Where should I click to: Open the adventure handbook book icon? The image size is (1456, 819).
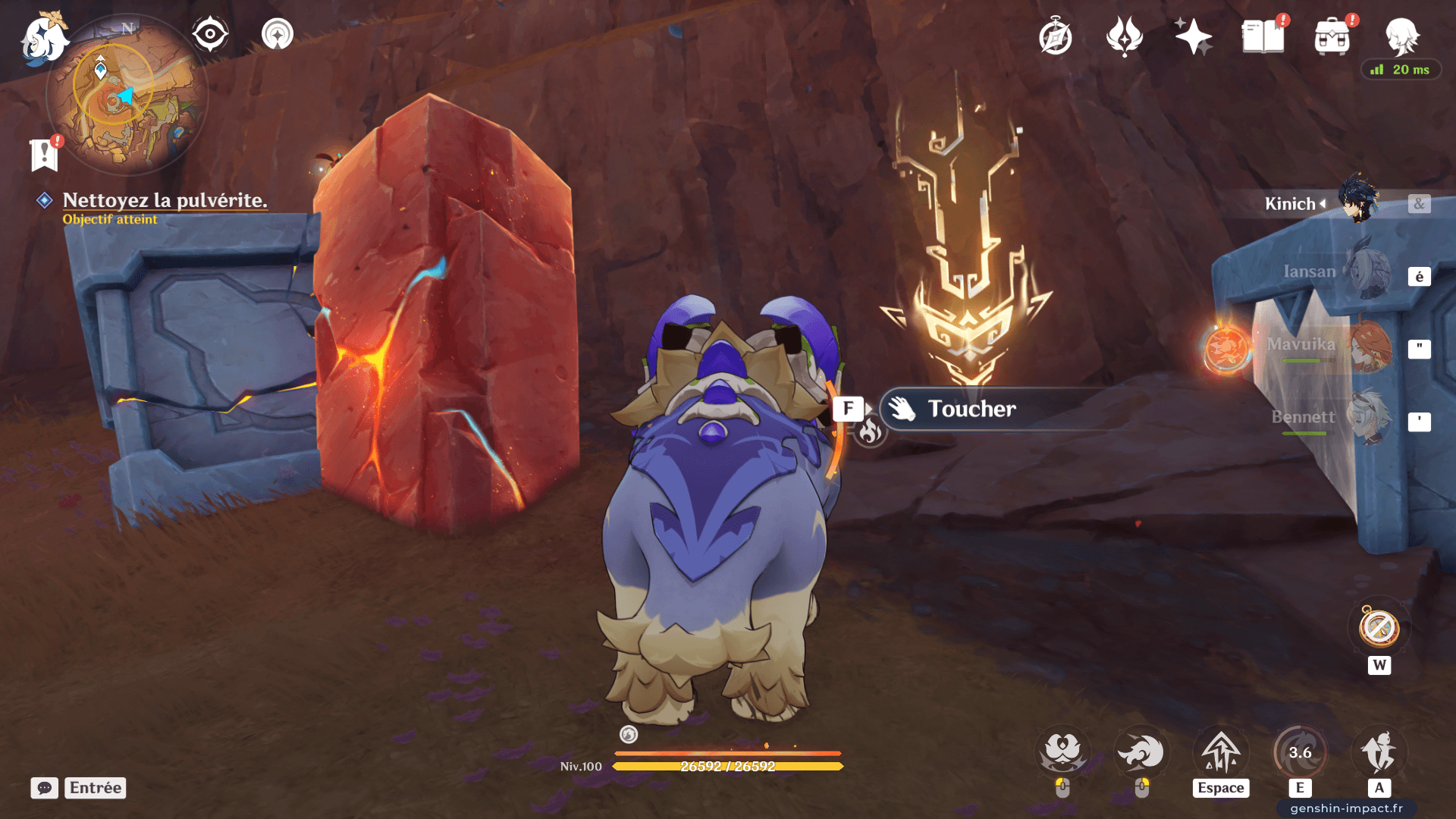pos(1263,36)
